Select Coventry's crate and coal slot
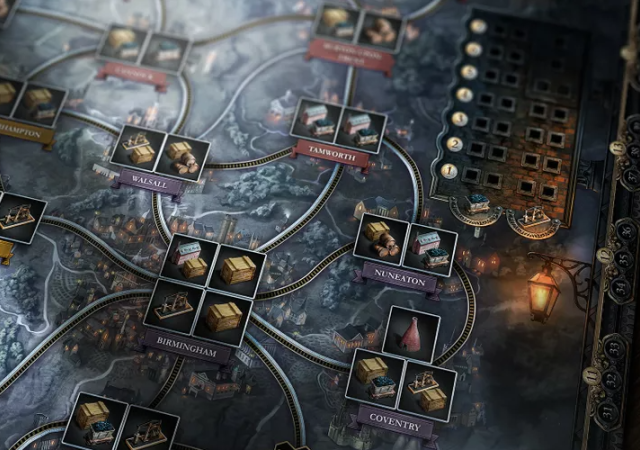Viewport: 640px width, 450px height. coord(374,375)
